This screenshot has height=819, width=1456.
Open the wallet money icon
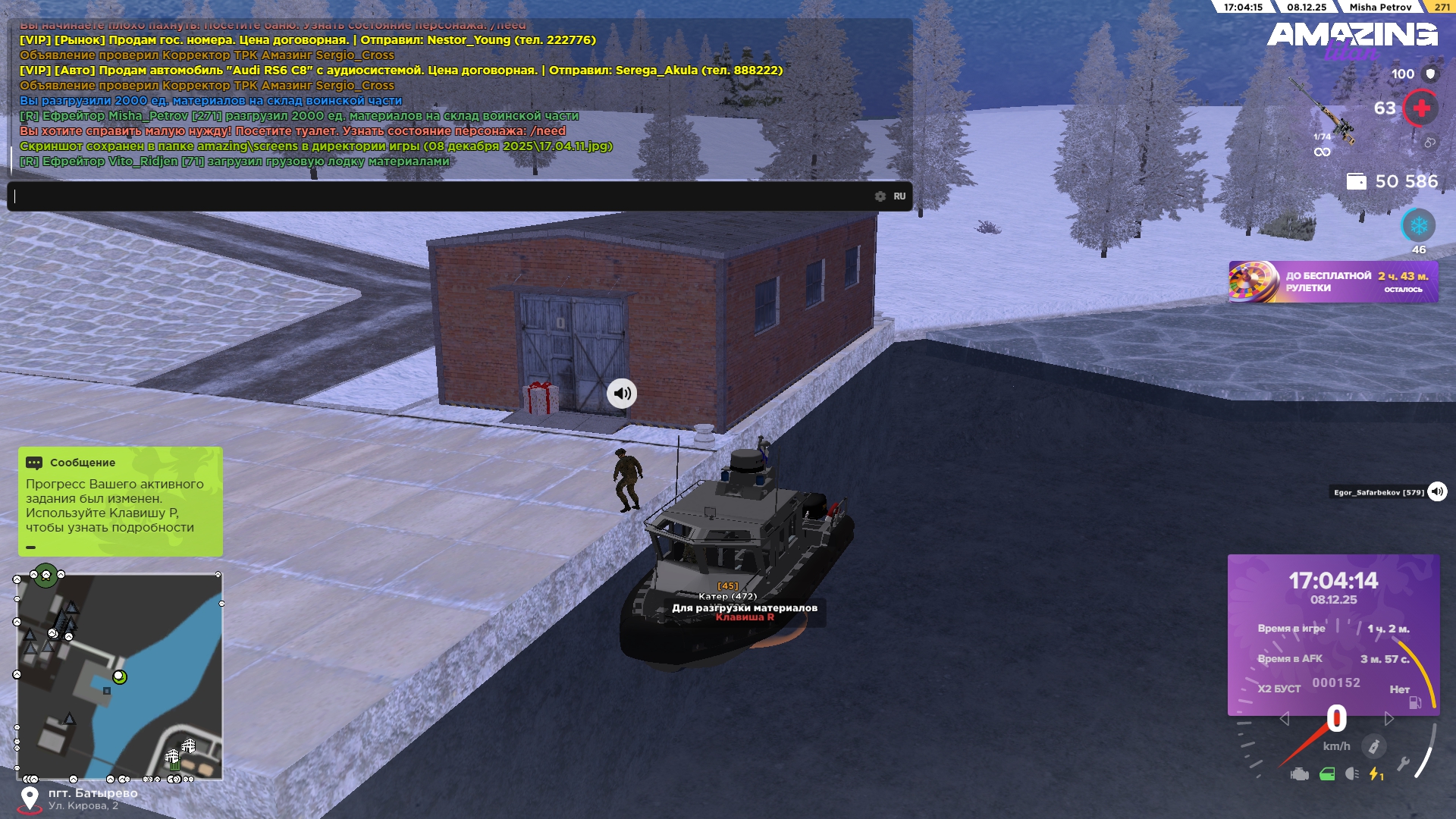tap(1356, 181)
